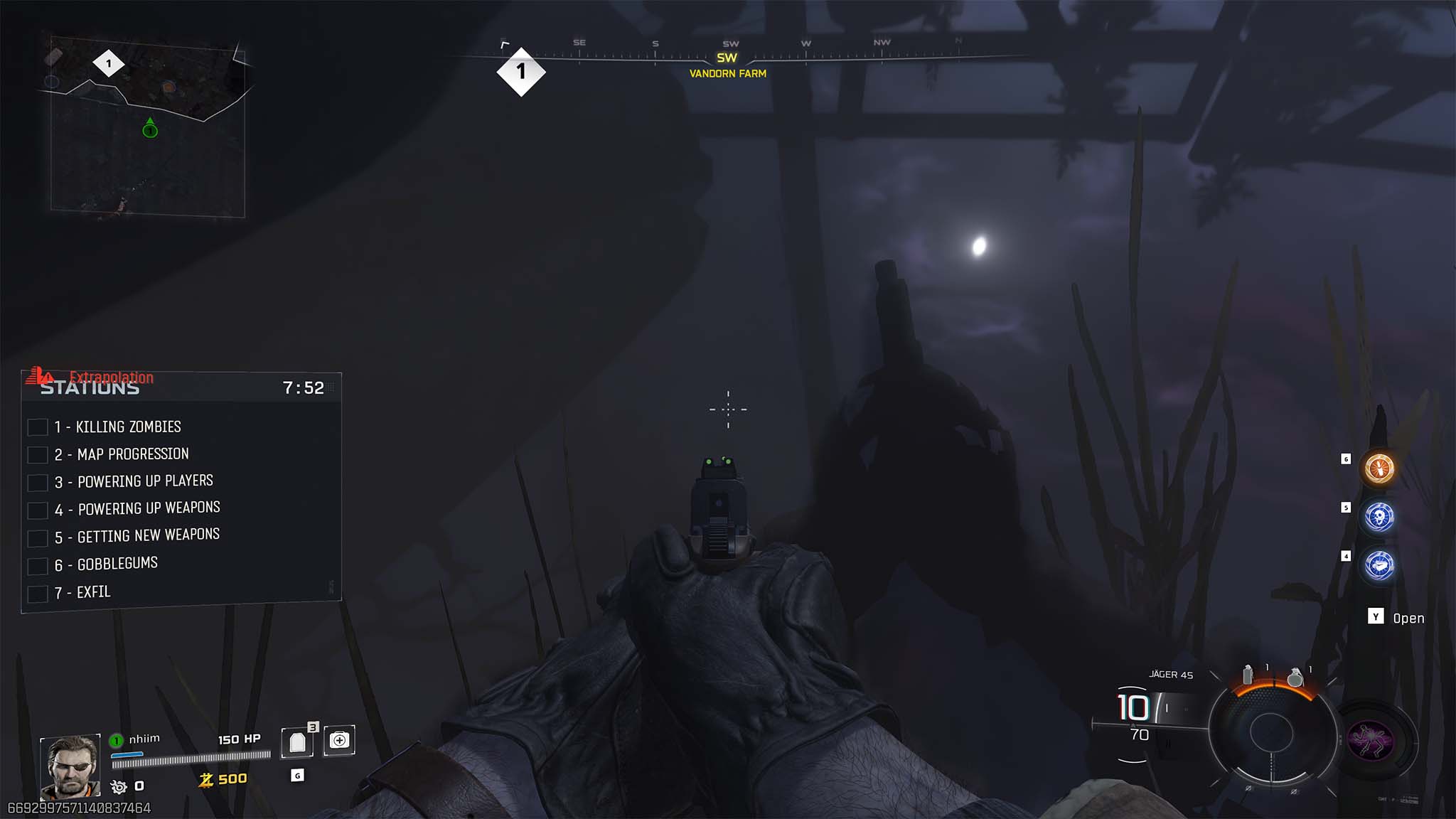The height and width of the screenshot is (819, 1456).
Task: Check the box for 1 - KILLING ZOMBIES
Action: tap(37, 428)
